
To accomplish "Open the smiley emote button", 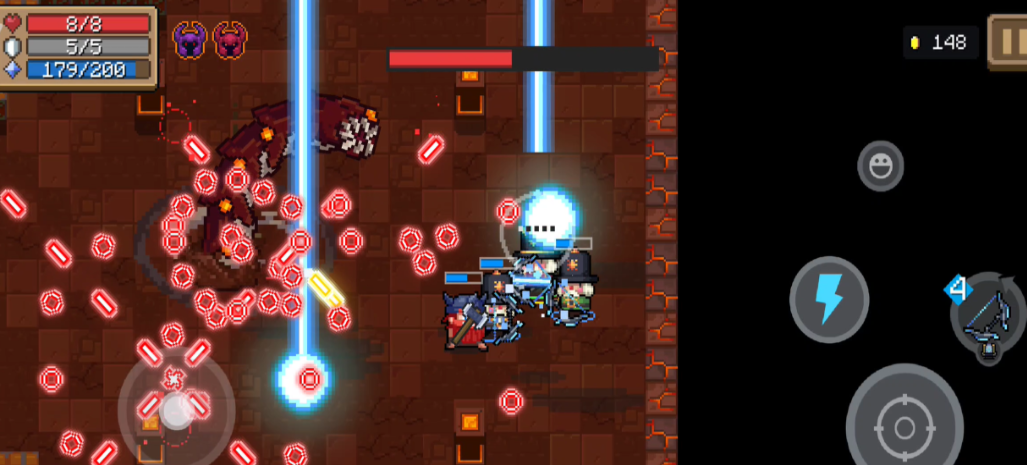I will tap(880, 166).
